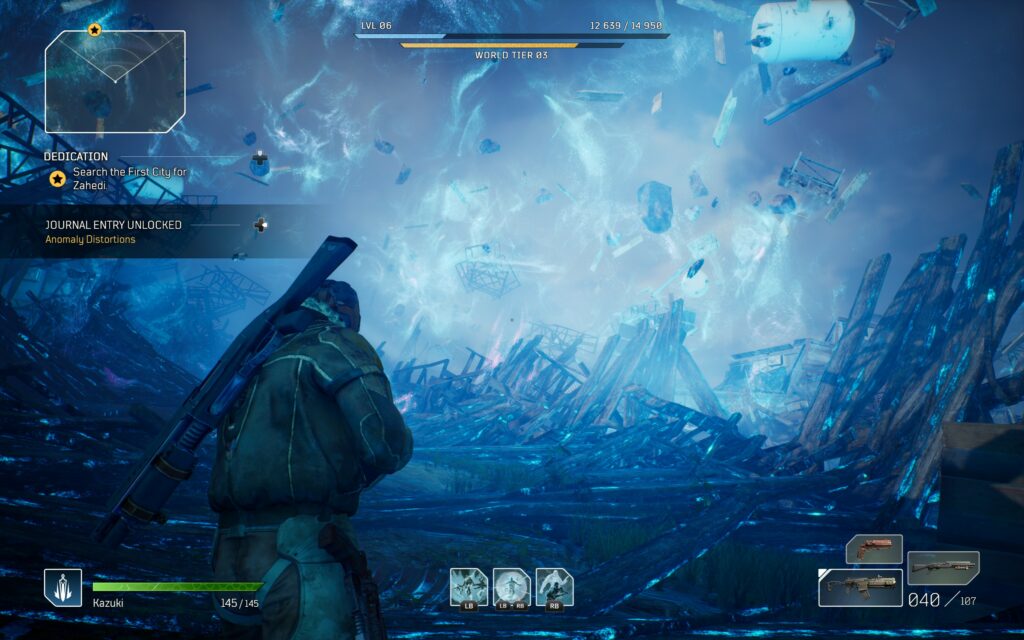Activate the first skill icon labeled LB

[469, 587]
